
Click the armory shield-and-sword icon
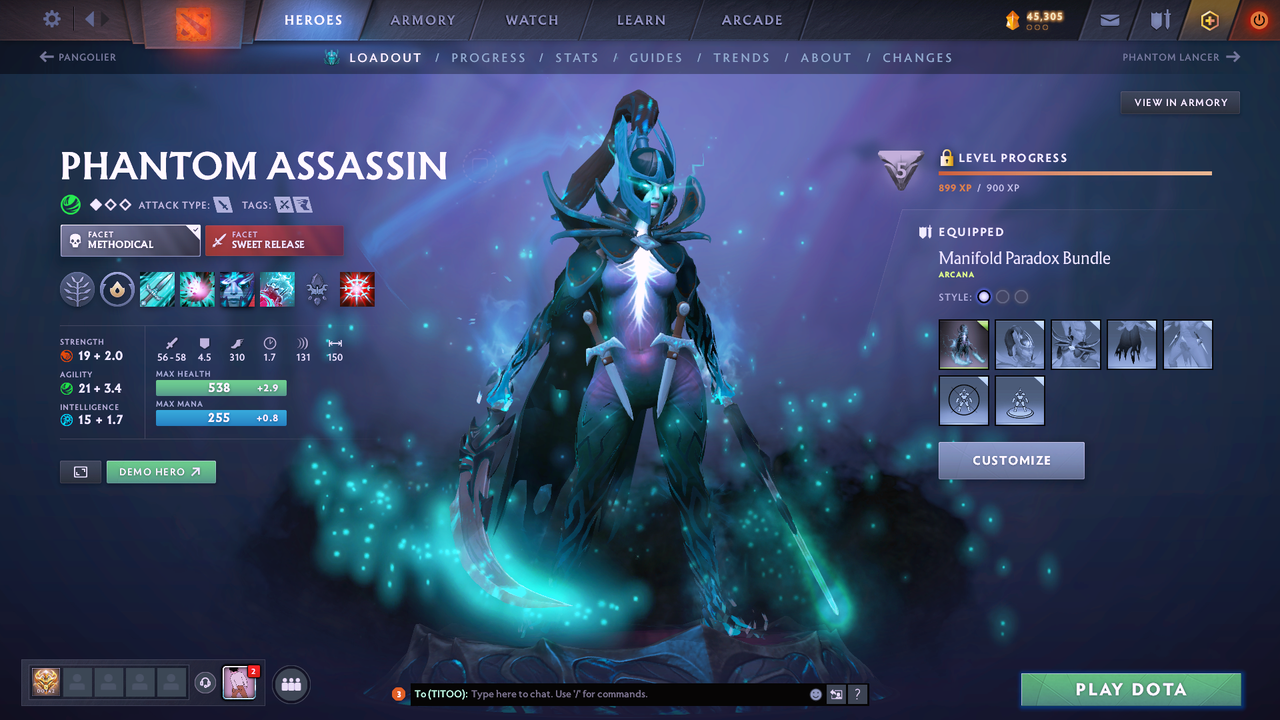[x=1159, y=19]
